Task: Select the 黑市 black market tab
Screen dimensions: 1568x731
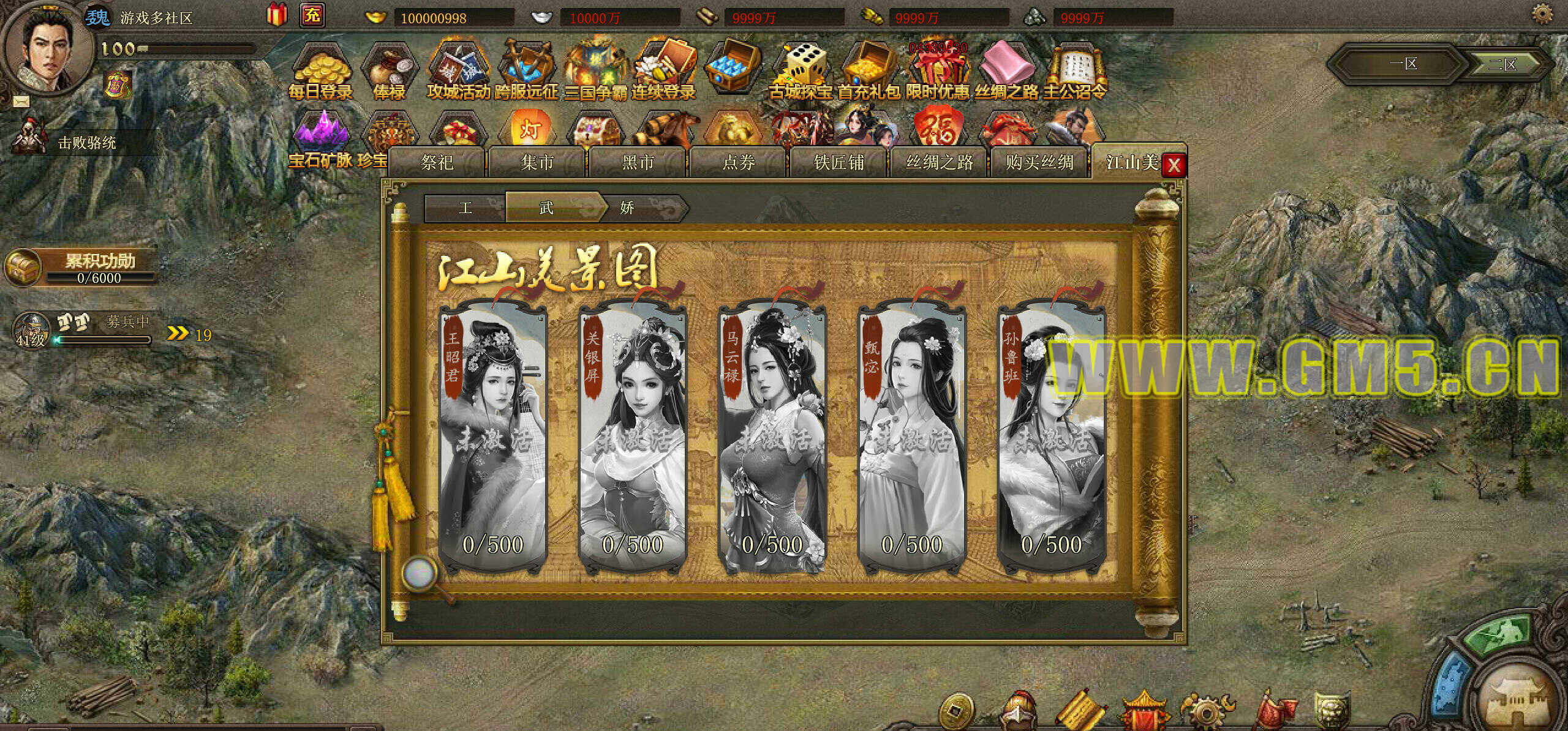Action: click(x=638, y=162)
